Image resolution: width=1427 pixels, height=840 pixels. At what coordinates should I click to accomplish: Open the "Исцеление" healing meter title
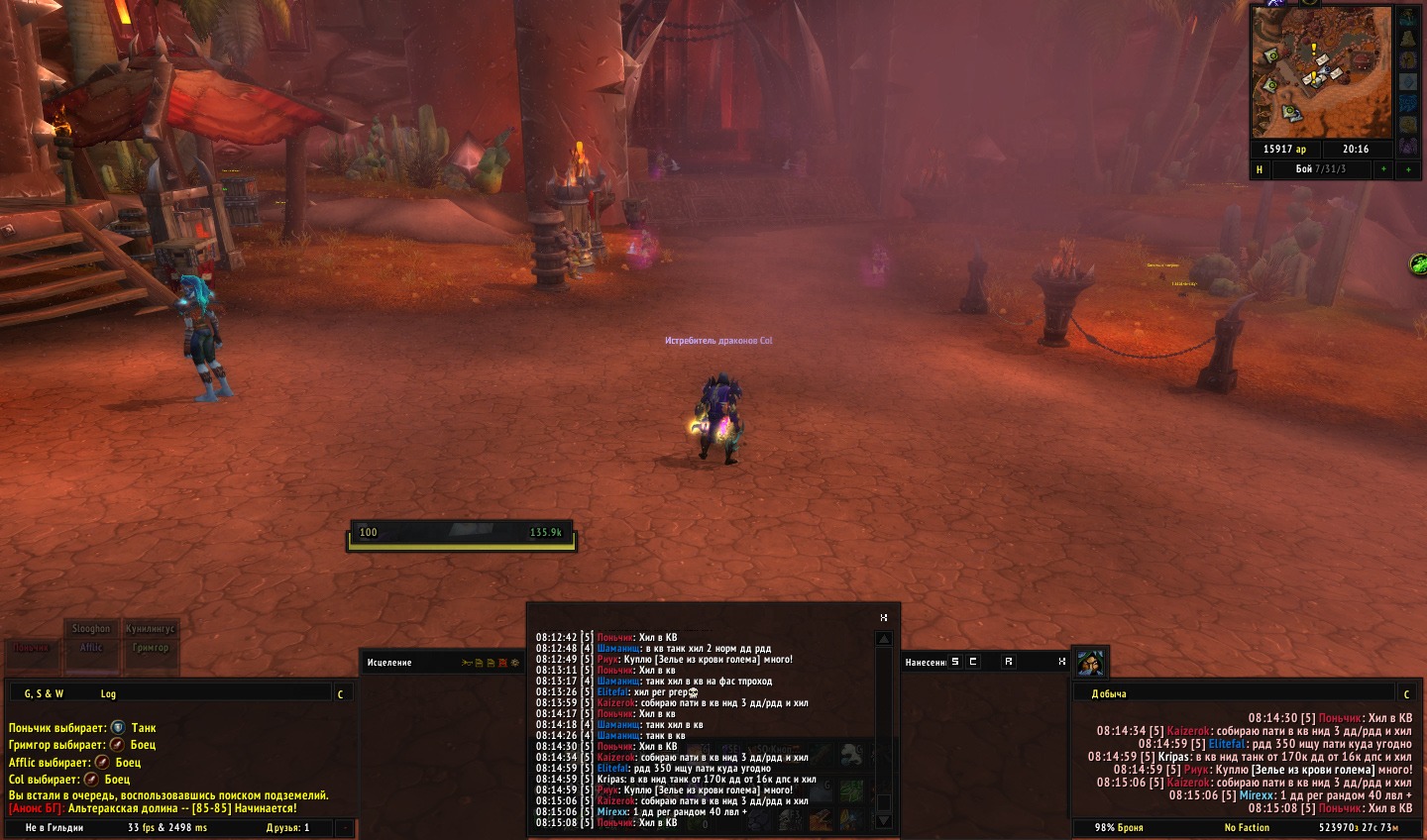pyautogui.click(x=389, y=662)
